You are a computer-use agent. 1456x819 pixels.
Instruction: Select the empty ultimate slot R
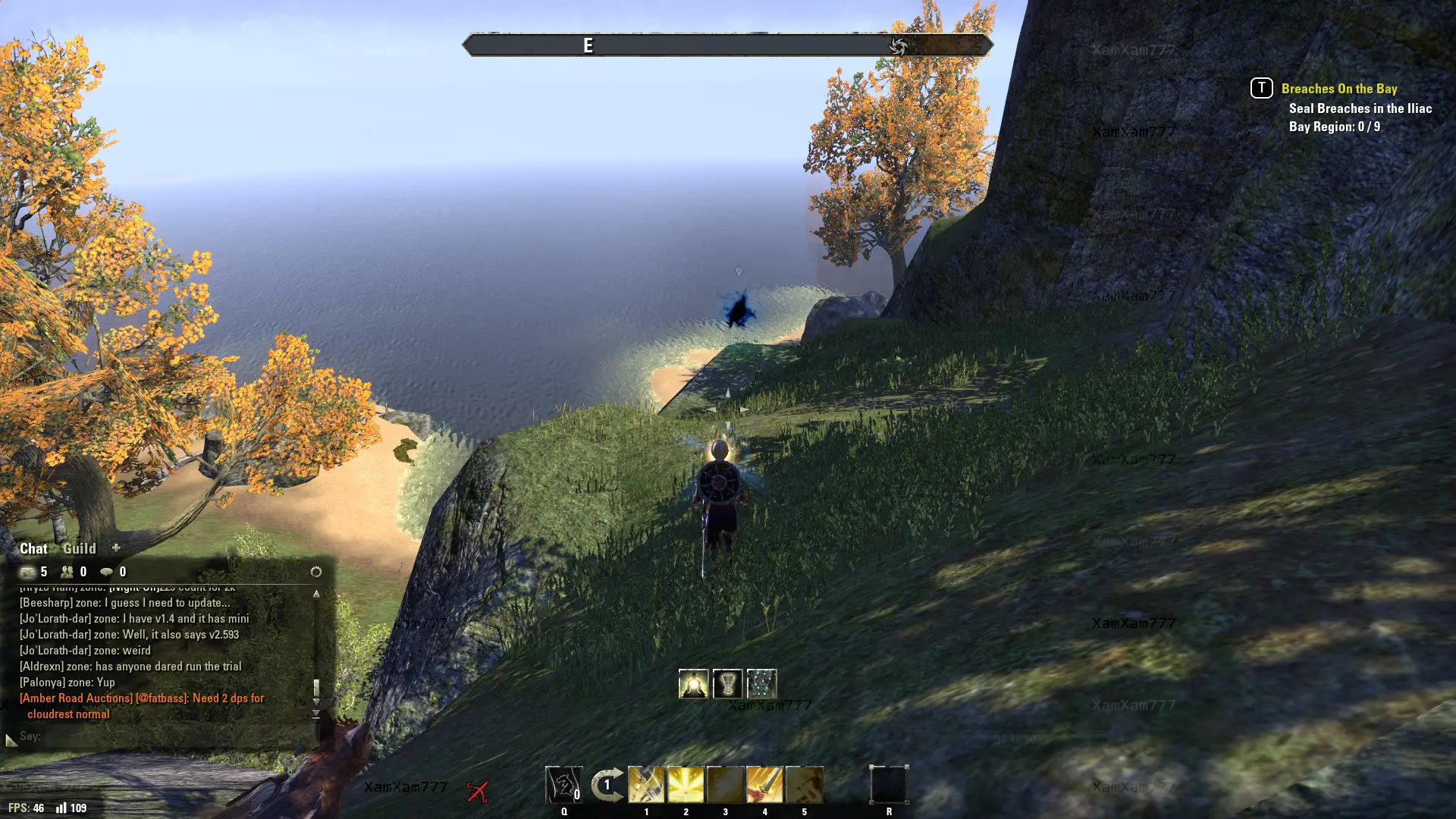[889, 785]
